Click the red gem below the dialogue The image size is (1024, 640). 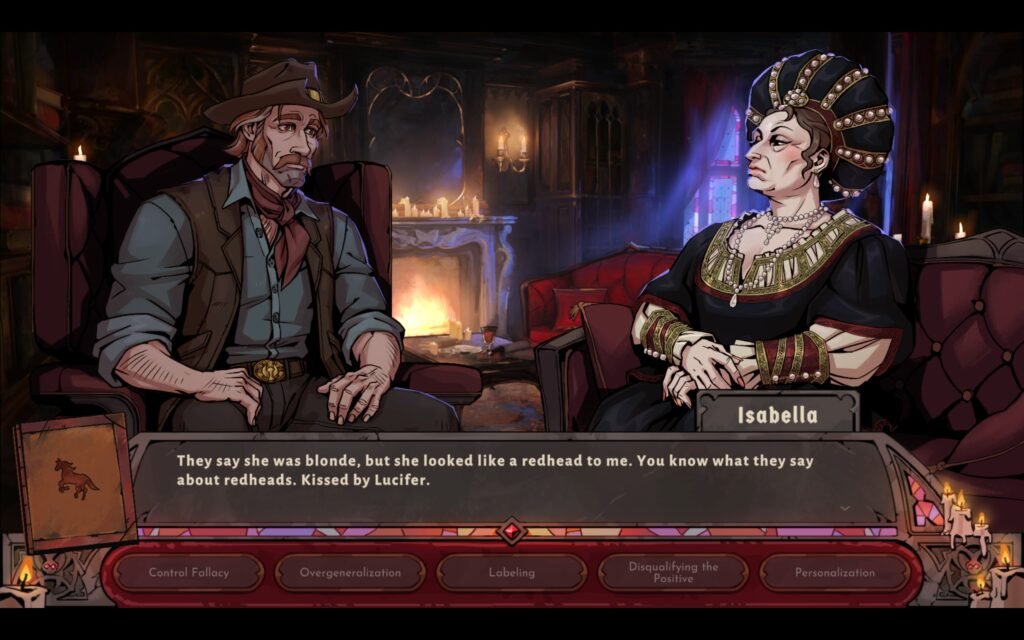click(512, 530)
